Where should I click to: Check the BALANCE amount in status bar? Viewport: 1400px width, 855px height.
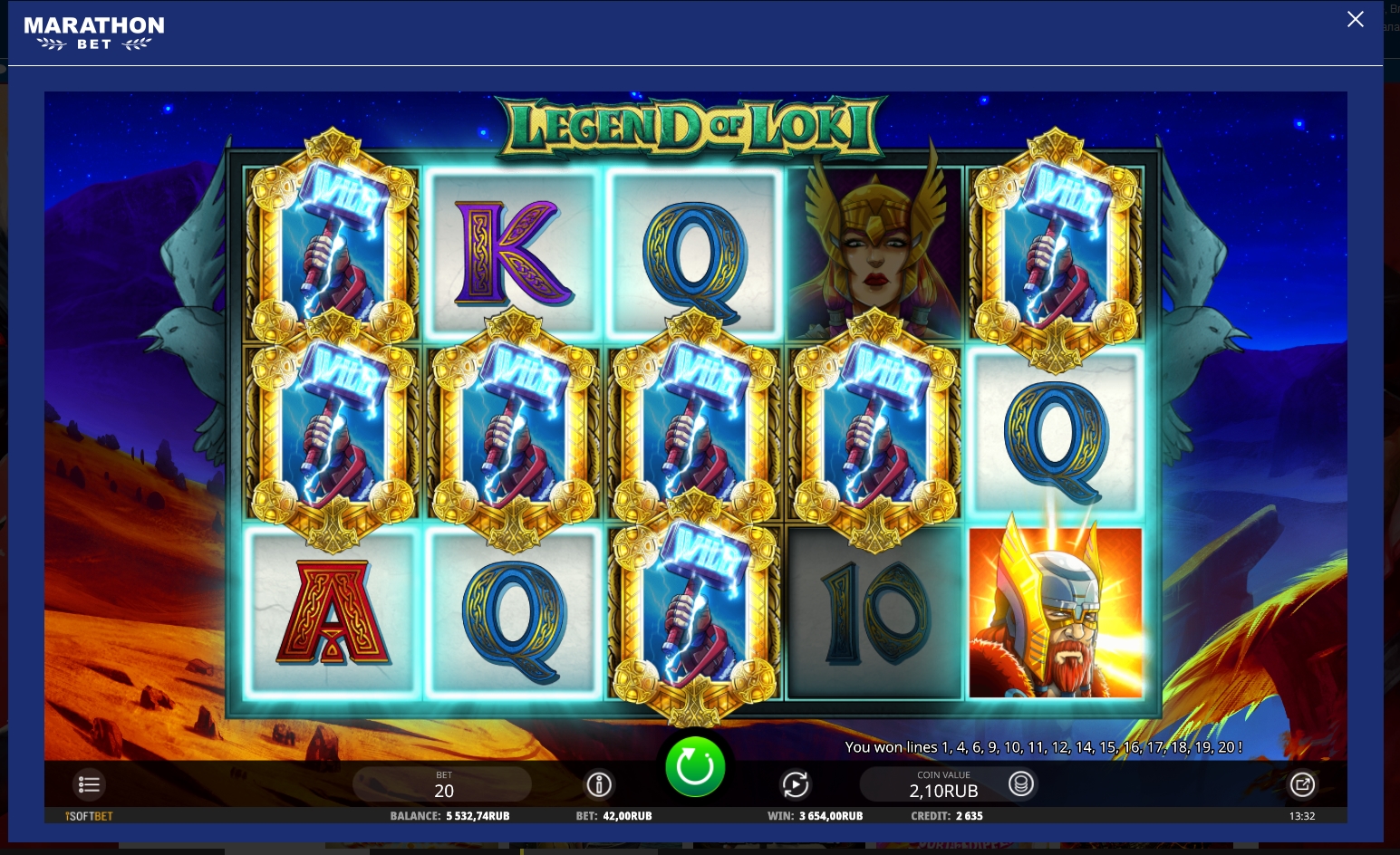click(449, 815)
